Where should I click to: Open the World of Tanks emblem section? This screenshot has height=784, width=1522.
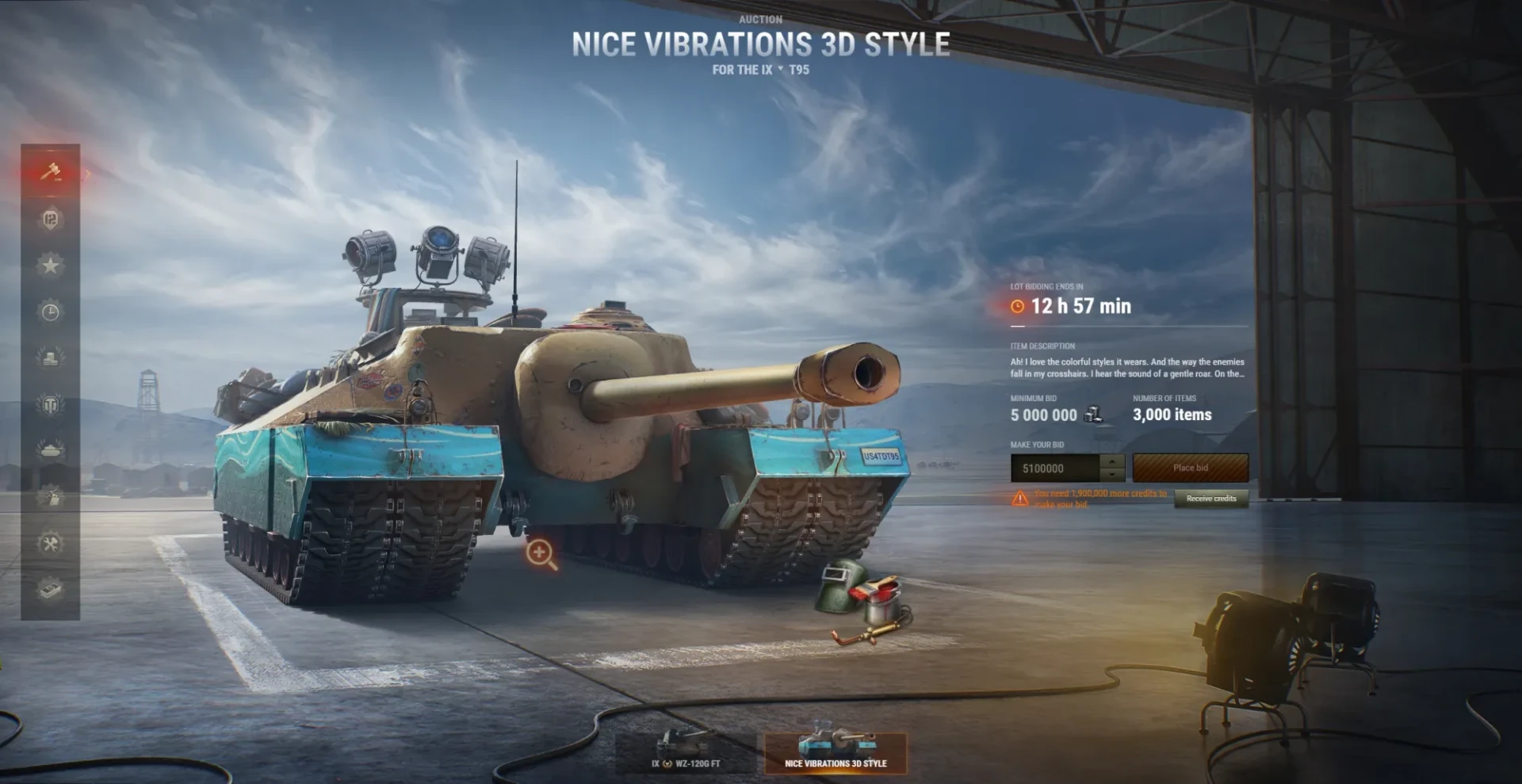click(x=50, y=404)
